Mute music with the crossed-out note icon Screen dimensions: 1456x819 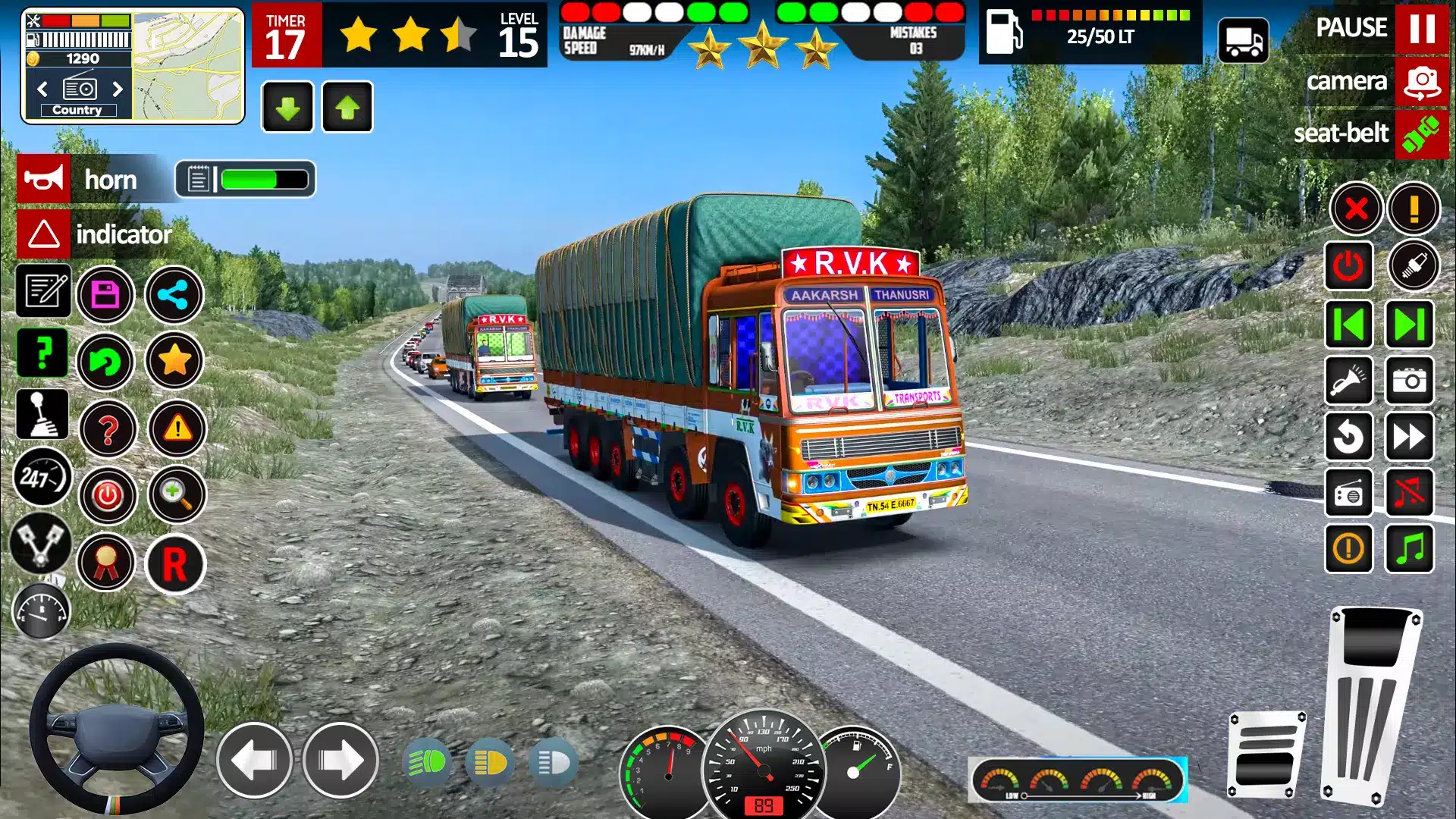(1410, 493)
